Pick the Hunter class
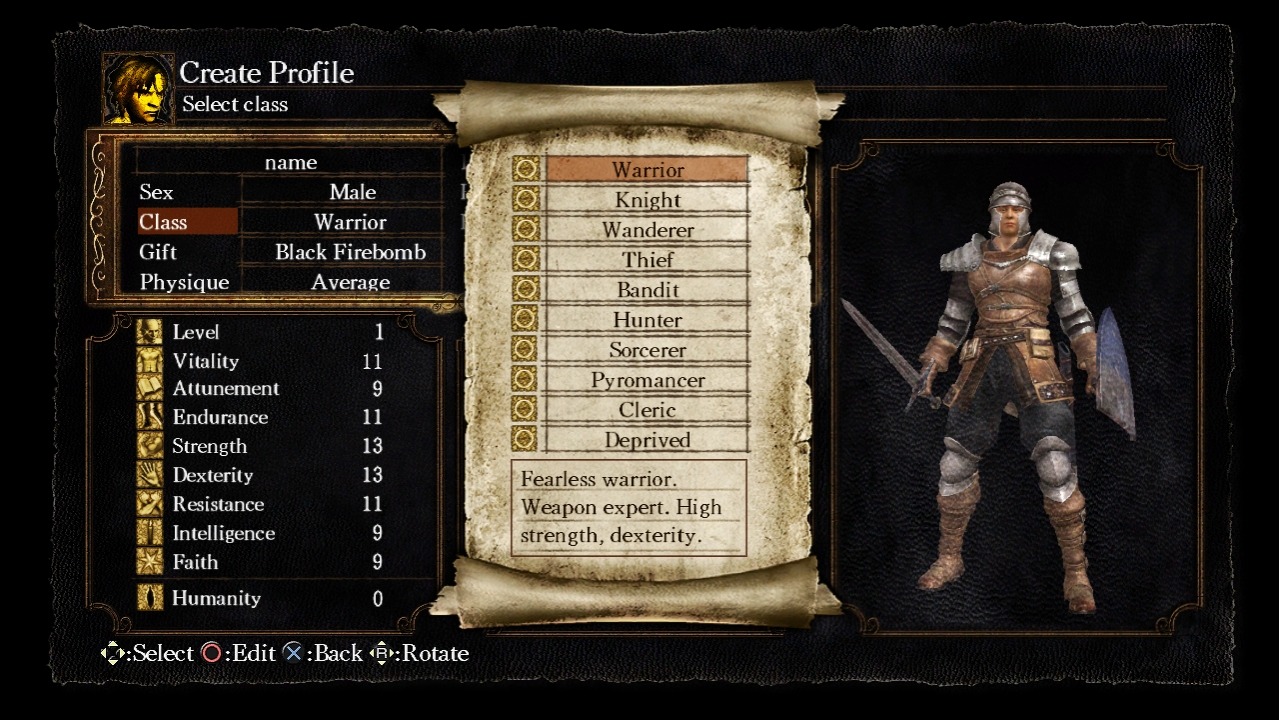Viewport: 1280px width, 720px height. coord(647,320)
